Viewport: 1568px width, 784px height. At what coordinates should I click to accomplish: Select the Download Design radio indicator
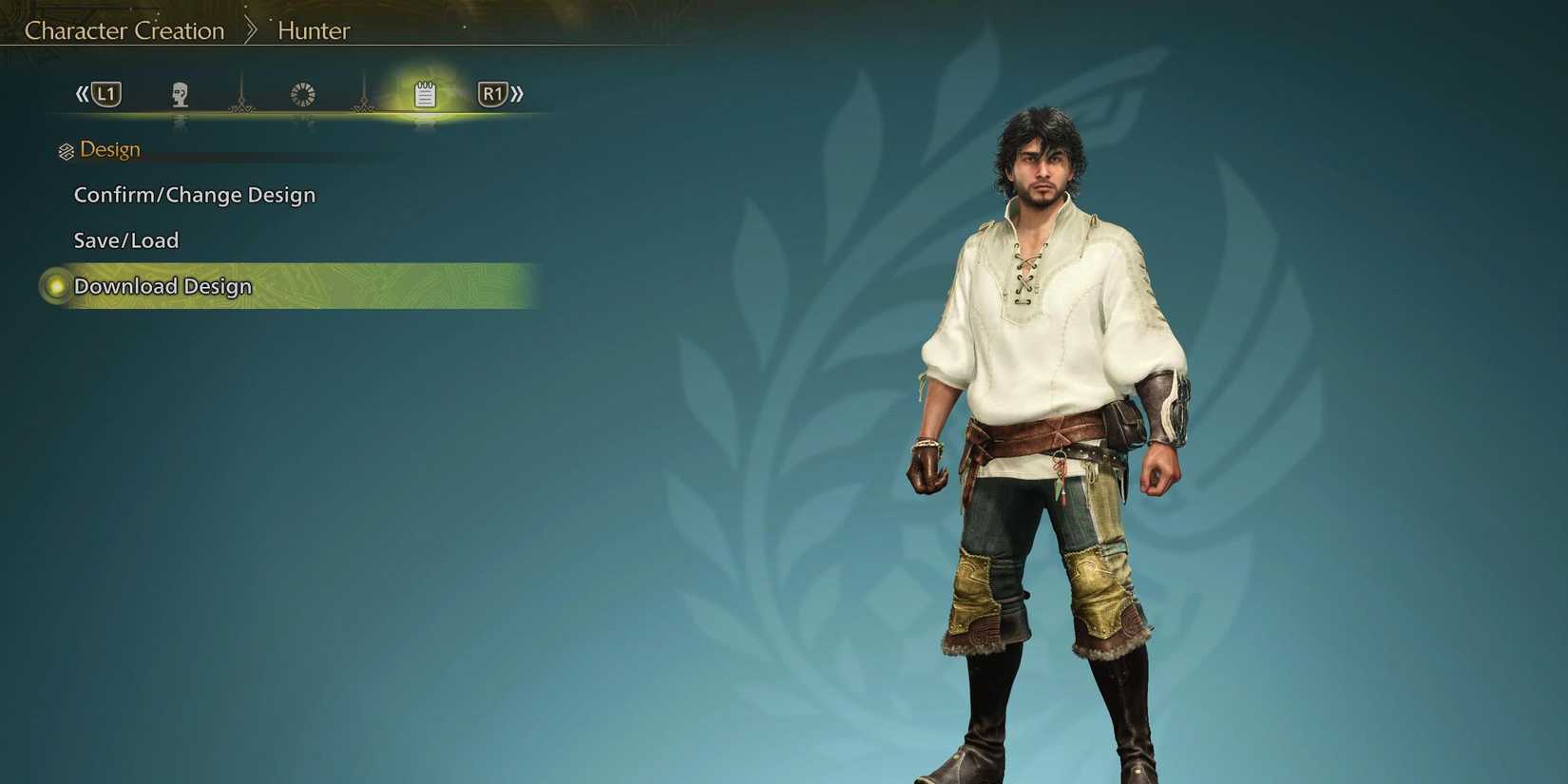tap(56, 285)
